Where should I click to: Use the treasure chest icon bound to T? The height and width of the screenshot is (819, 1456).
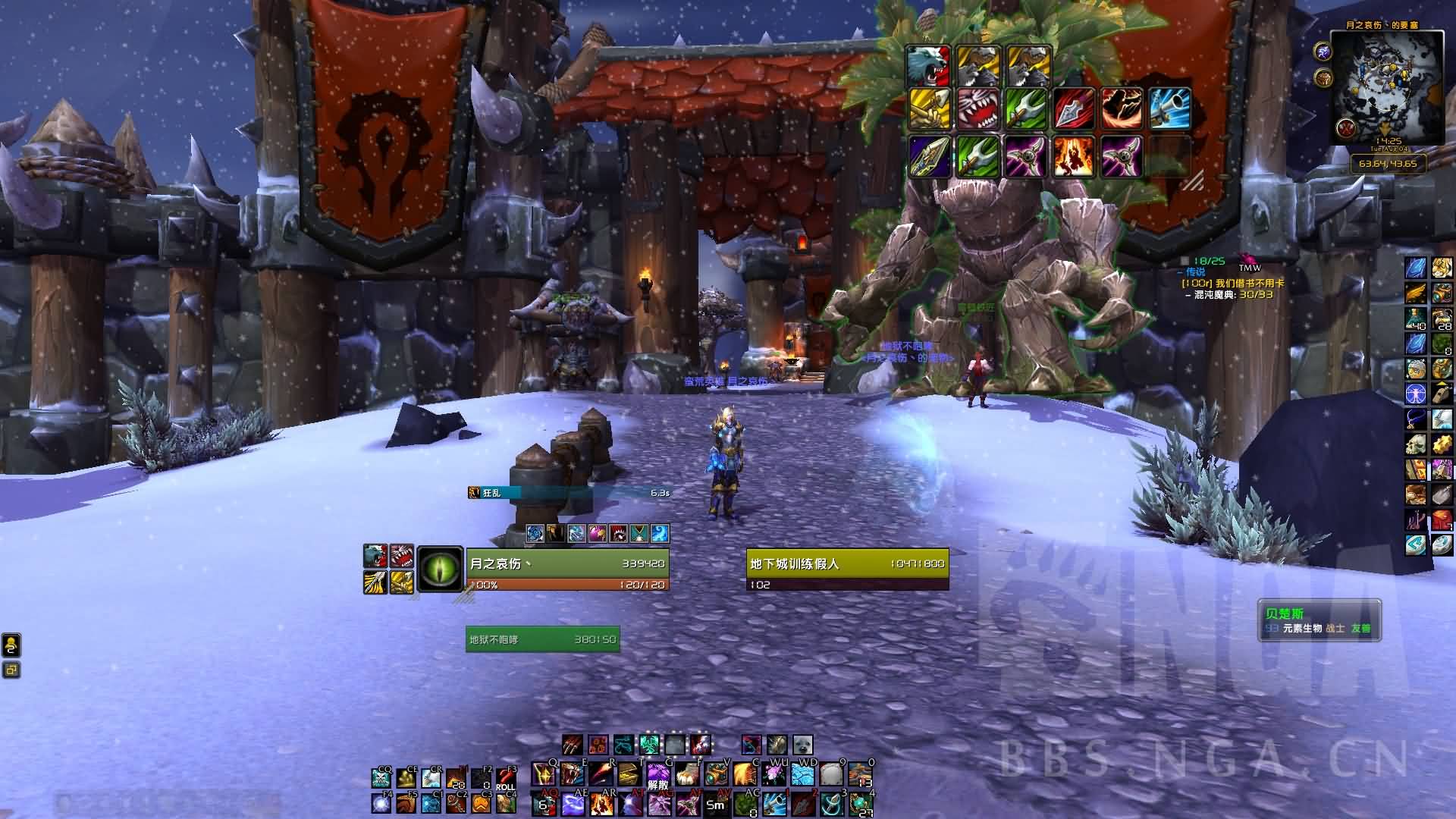629,775
